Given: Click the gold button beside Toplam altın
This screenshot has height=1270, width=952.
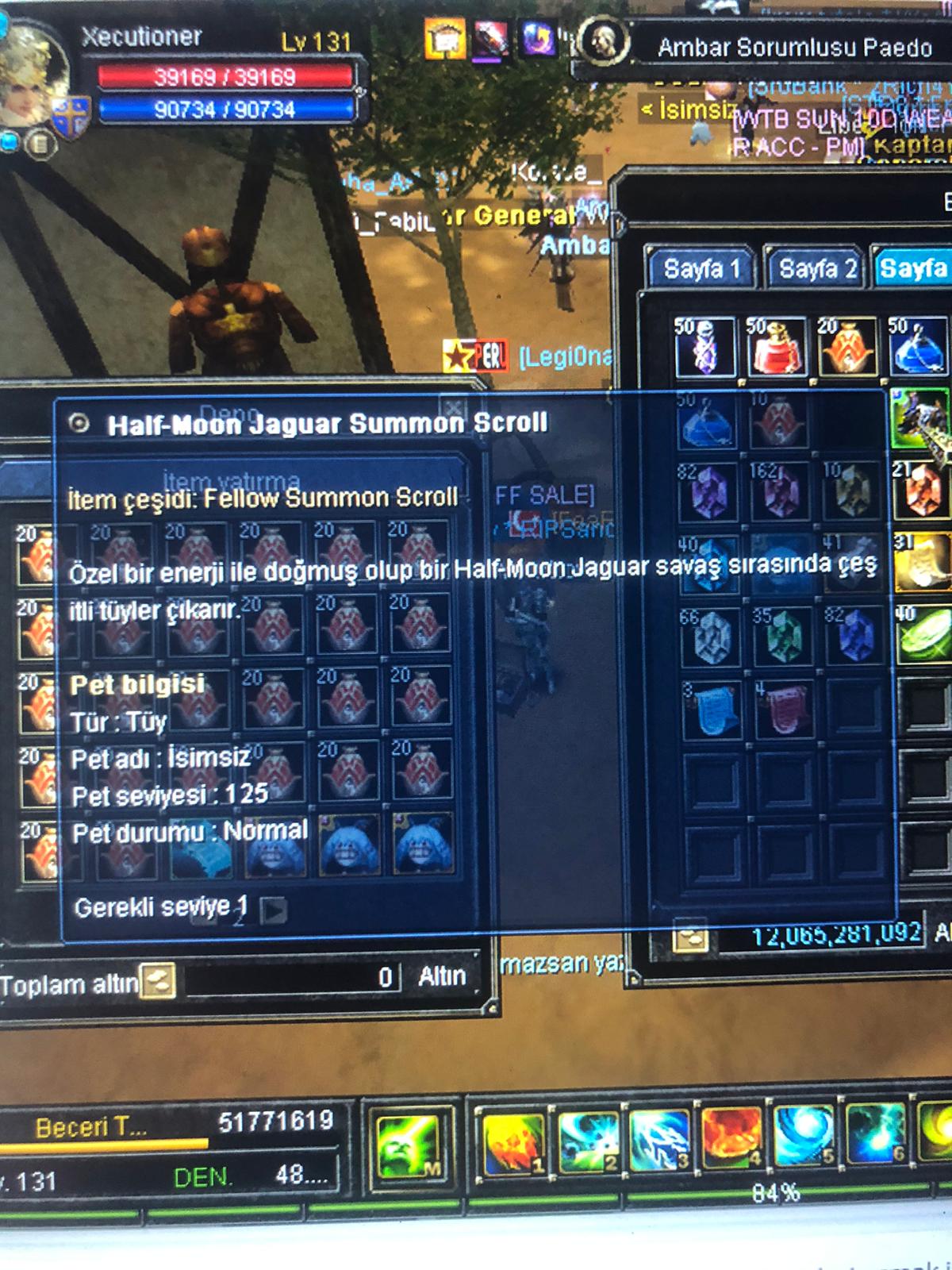Looking at the screenshot, I should pyautogui.click(x=157, y=981).
